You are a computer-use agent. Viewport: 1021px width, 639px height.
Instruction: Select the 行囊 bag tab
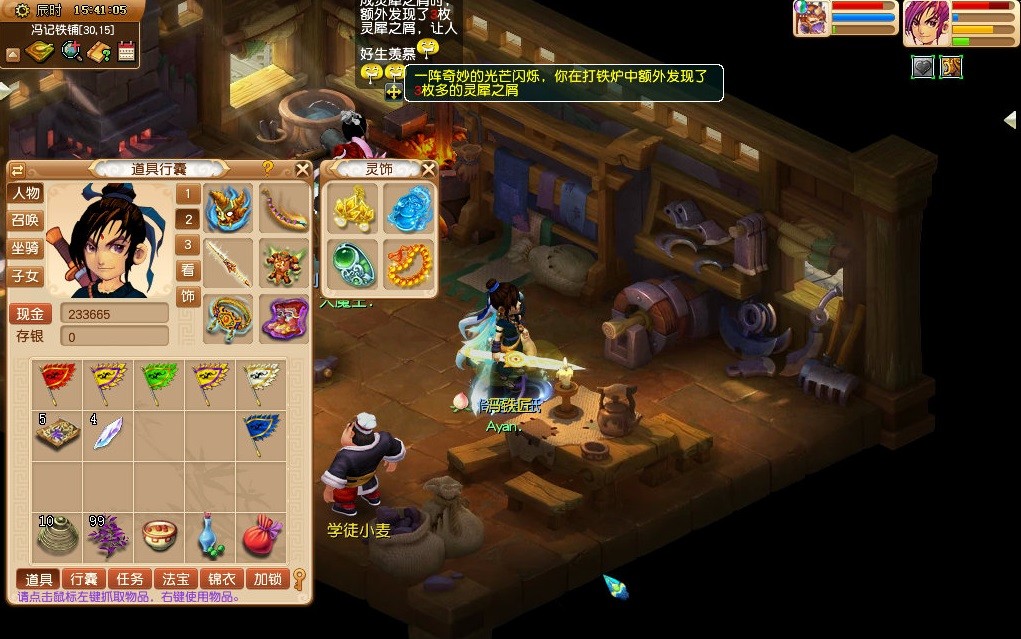click(x=84, y=579)
